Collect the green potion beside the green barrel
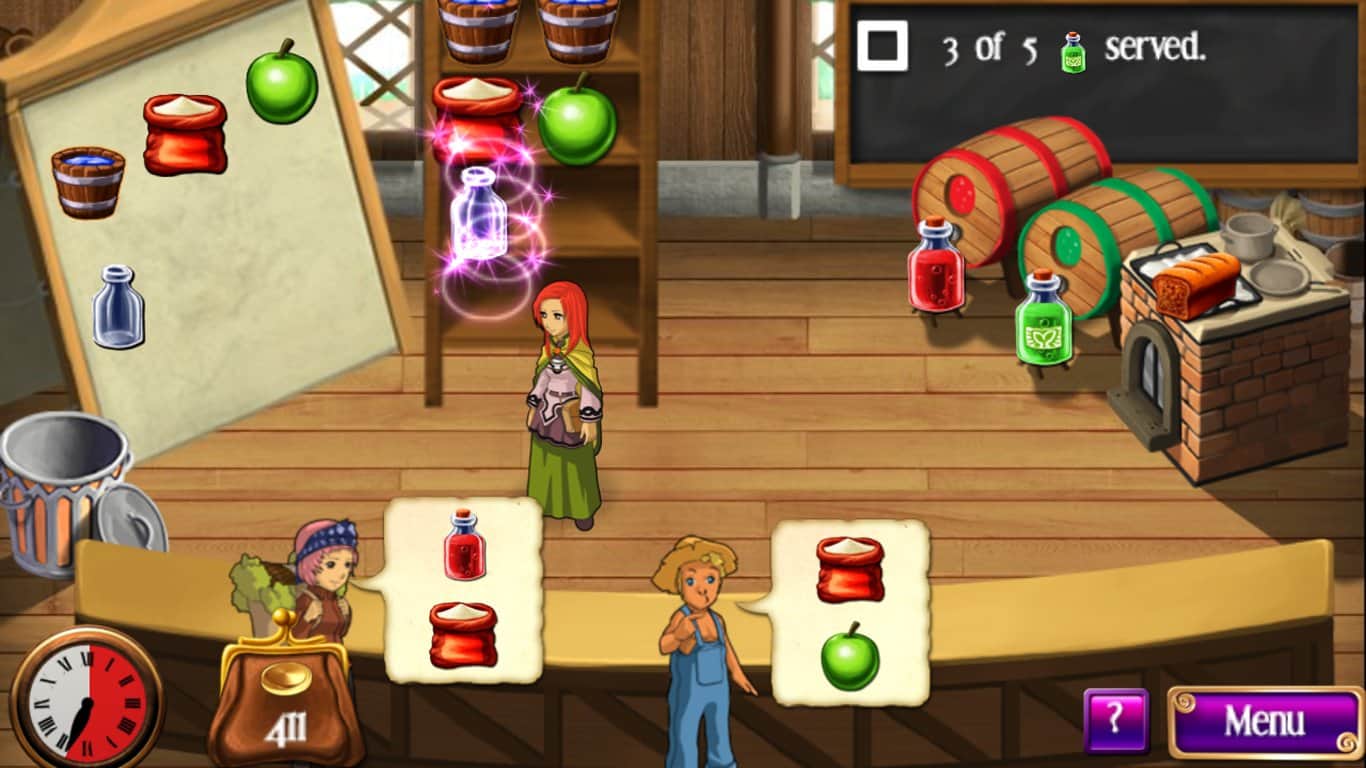 click(1043, 318)
